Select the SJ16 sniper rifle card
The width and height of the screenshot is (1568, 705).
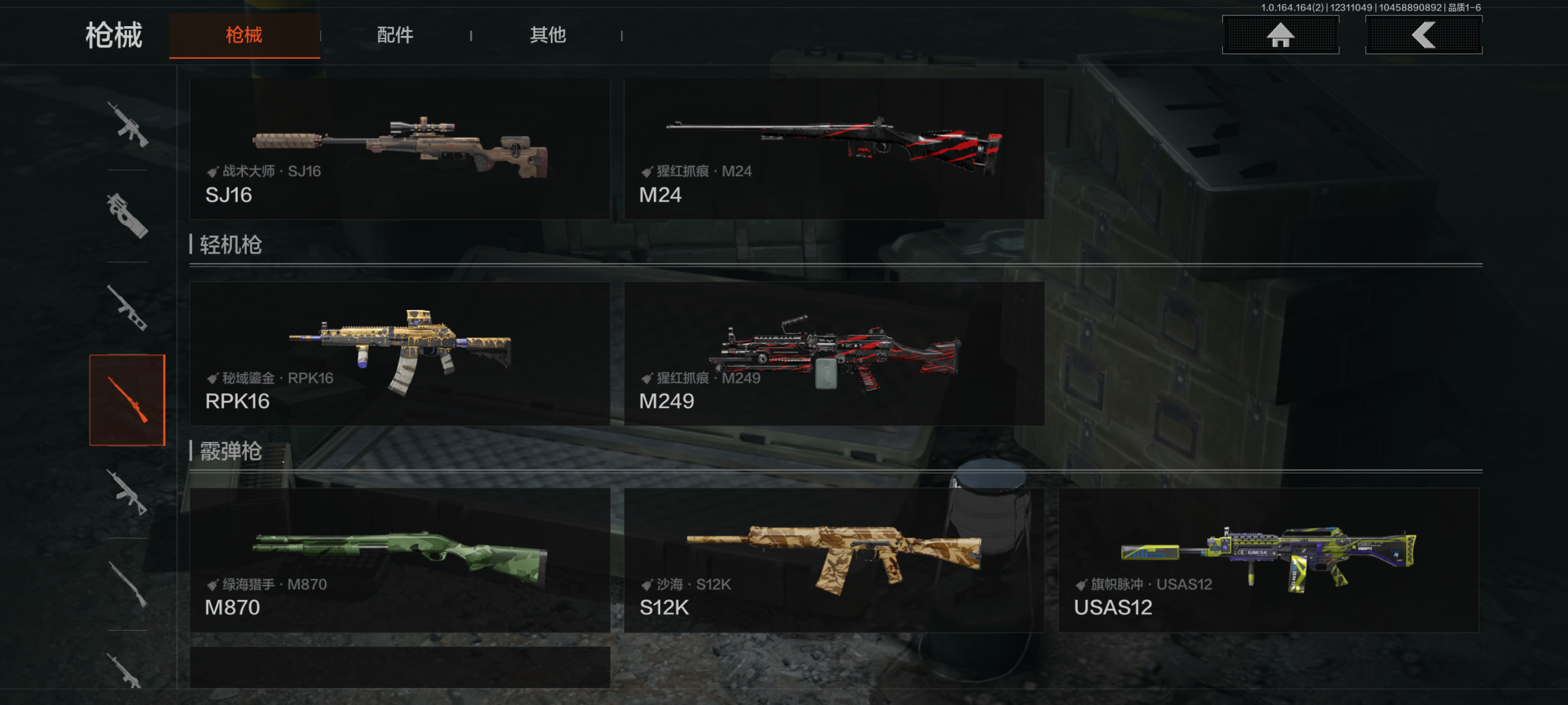pos(400,149)
